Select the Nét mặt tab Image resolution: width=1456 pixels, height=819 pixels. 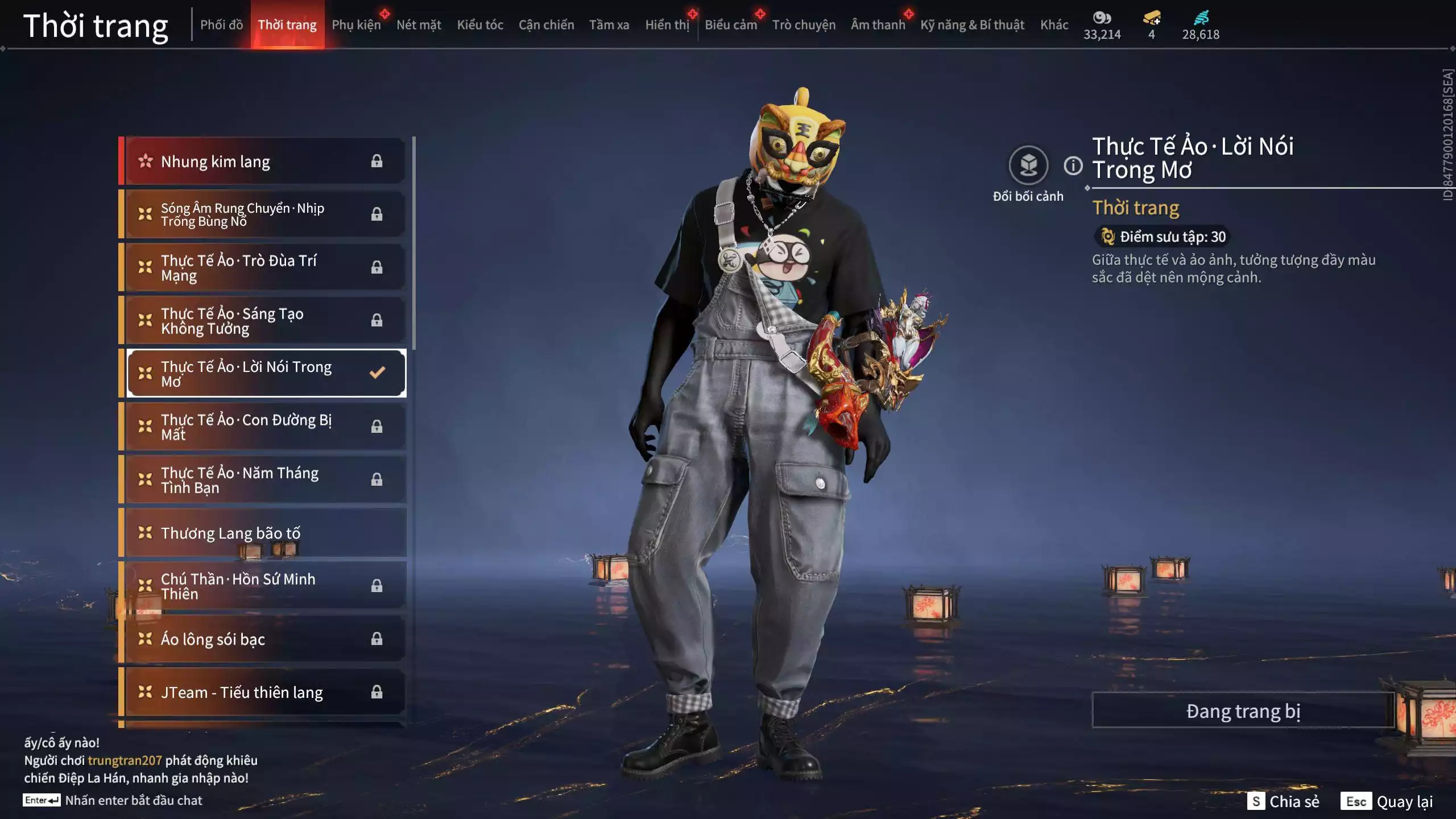click(x=419, y=25)
